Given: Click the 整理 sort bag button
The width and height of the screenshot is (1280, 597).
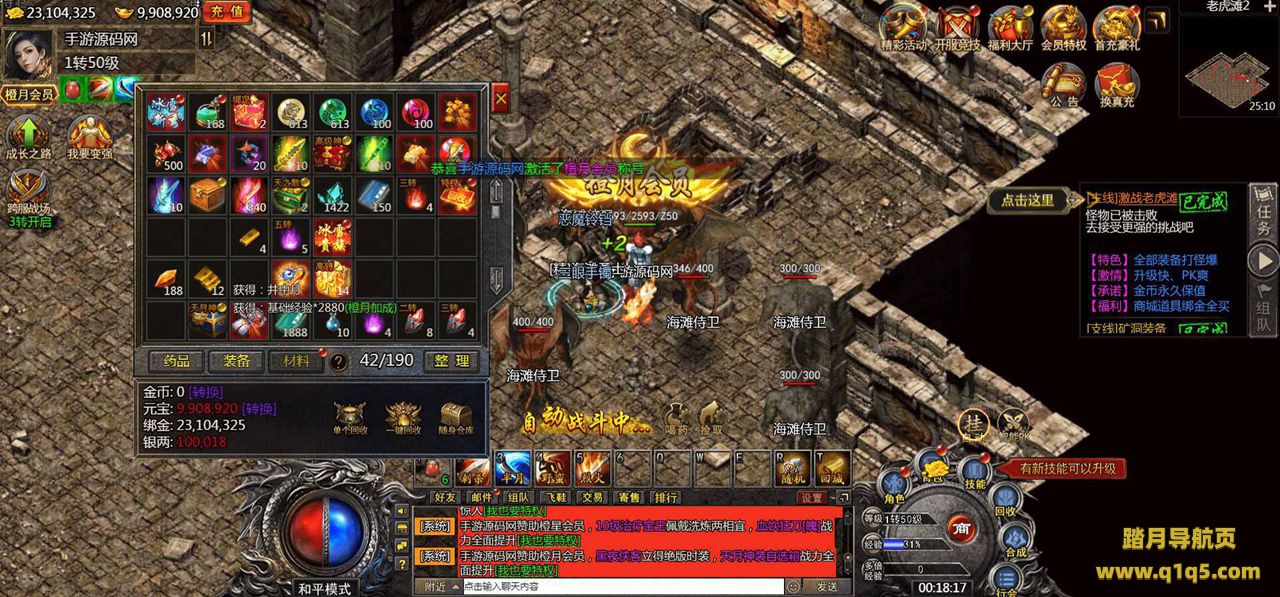Looking at the screenshot, I should pos(448,361).
